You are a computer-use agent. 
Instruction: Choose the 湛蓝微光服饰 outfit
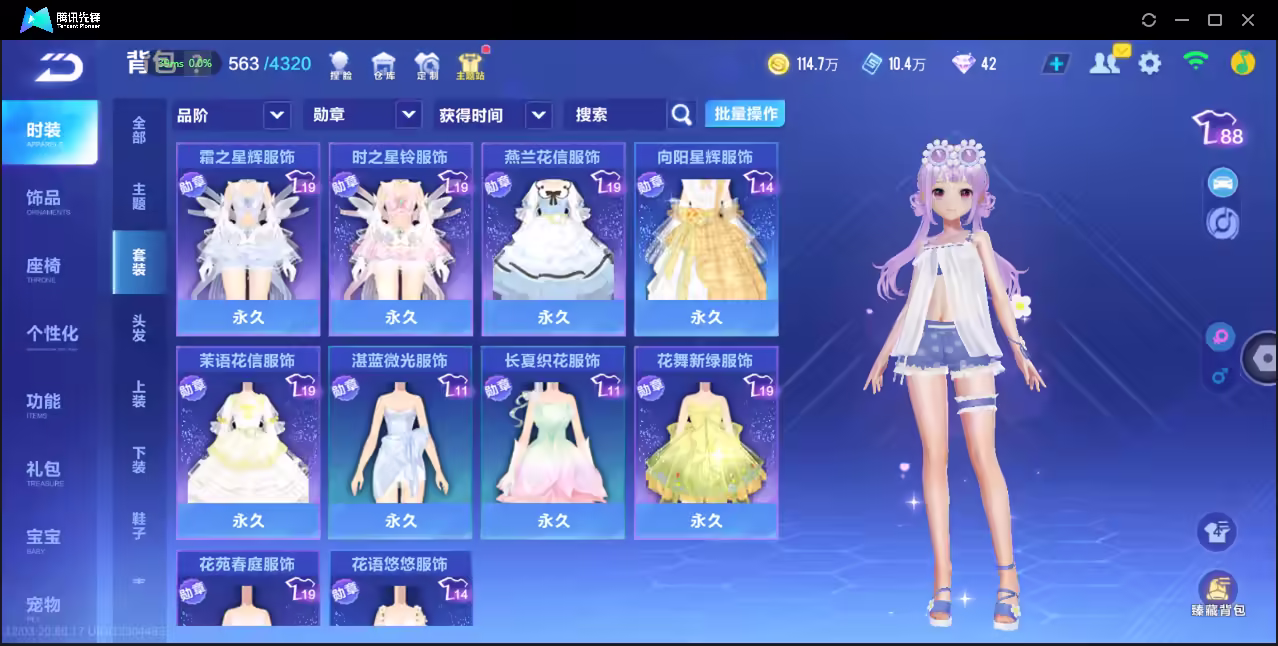(401, 442)
